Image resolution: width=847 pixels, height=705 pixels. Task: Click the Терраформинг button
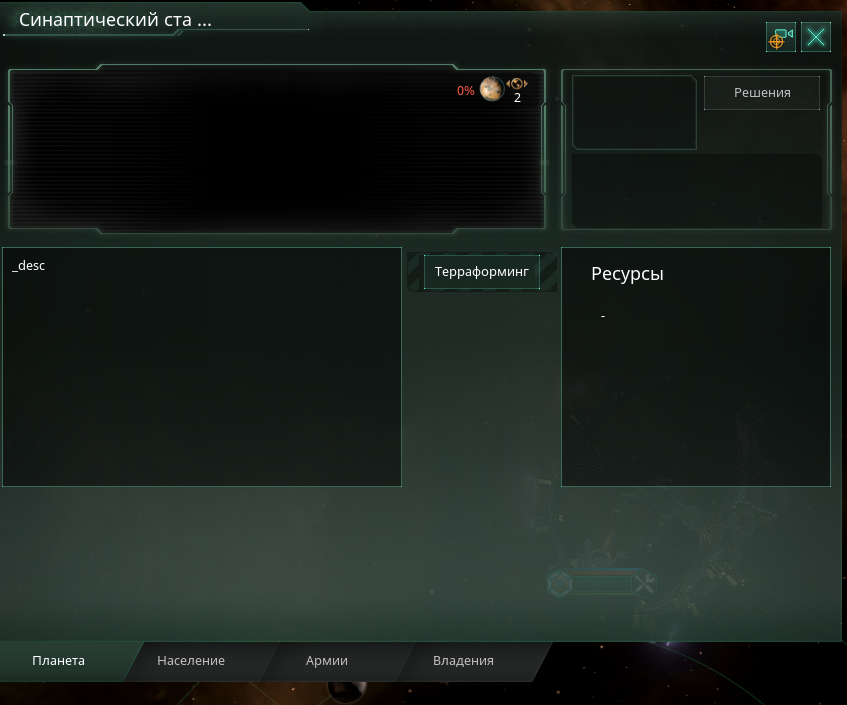(x=481, y=272)
